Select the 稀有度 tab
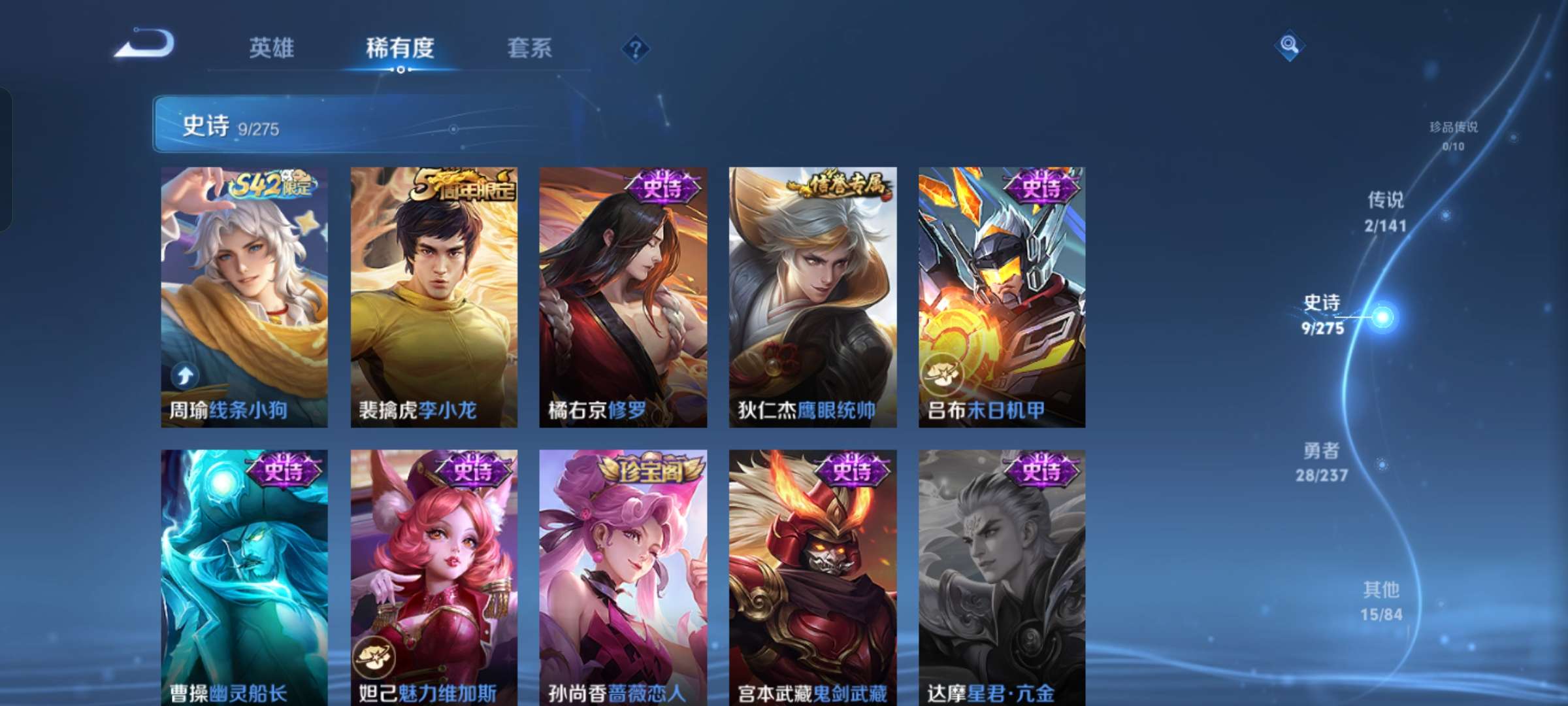Viewport: 1568px width, 706px height. (400, 47)
